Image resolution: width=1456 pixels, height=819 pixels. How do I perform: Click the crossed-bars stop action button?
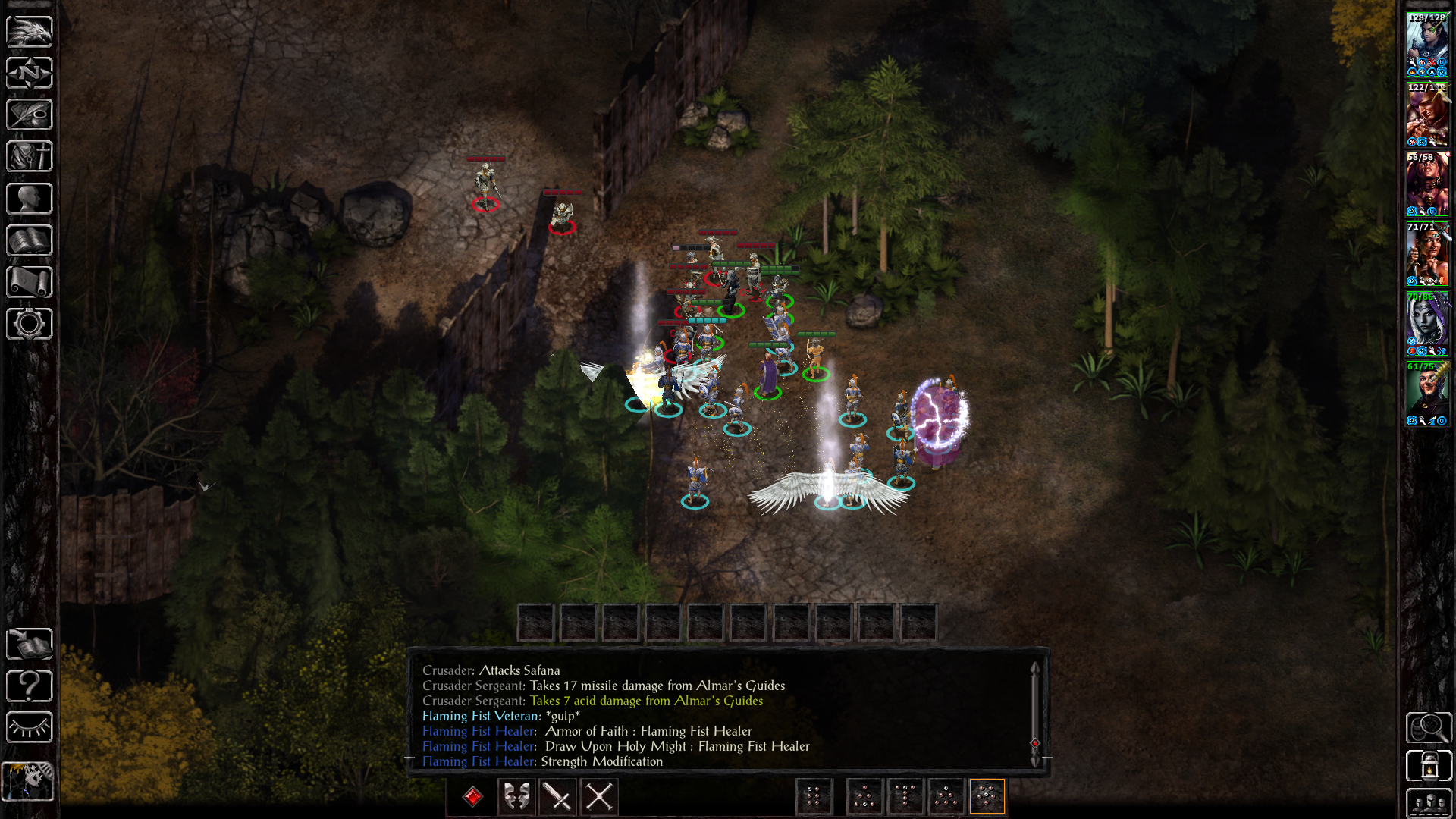coord(599,797)
